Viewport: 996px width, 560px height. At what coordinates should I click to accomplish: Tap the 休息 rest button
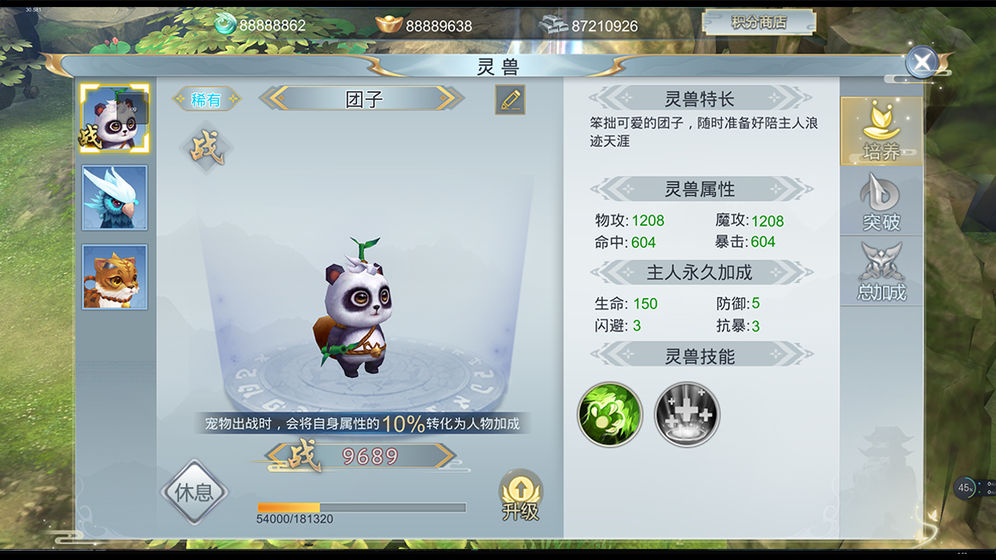195,492
